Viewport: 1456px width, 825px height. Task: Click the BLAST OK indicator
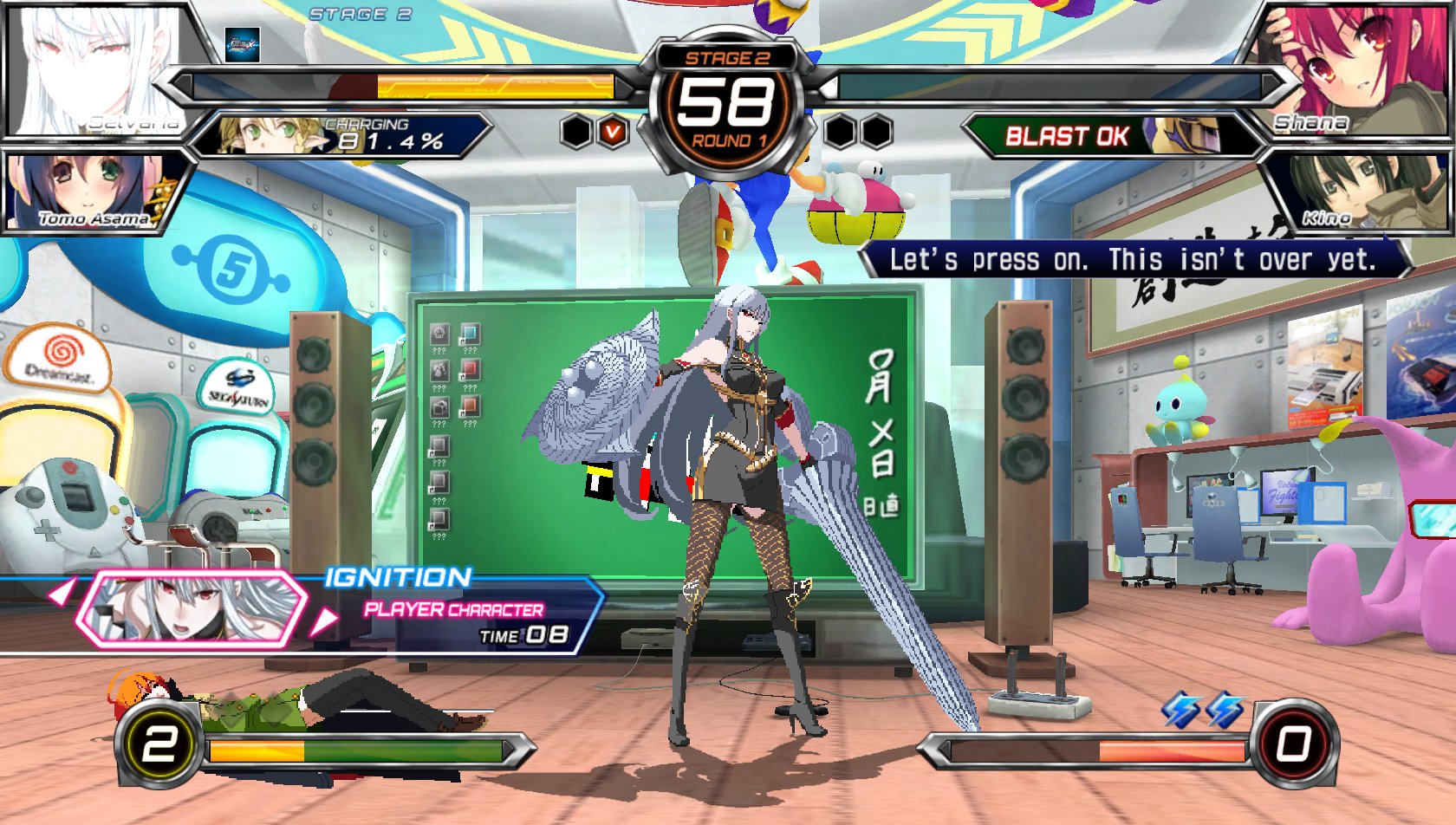(1066, 136)
